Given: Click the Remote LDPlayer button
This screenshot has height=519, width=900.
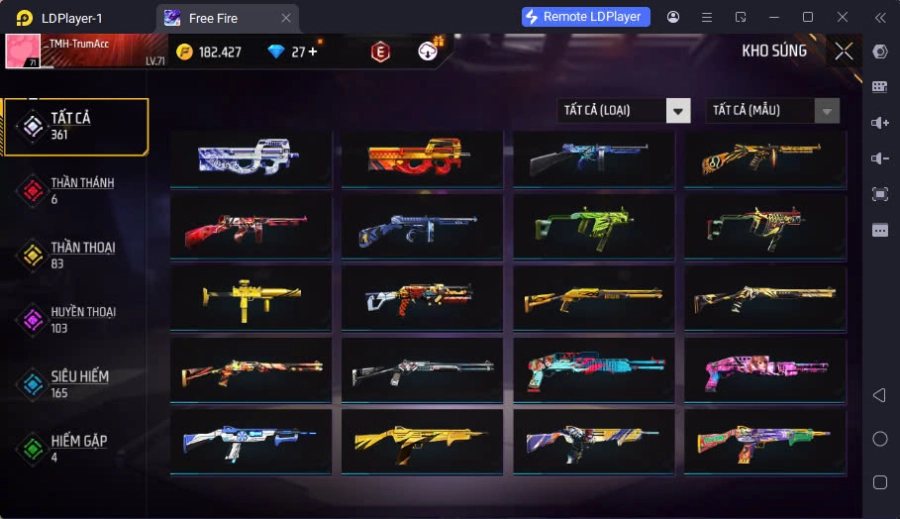Looking at the screenshot, I should [586, 17].
